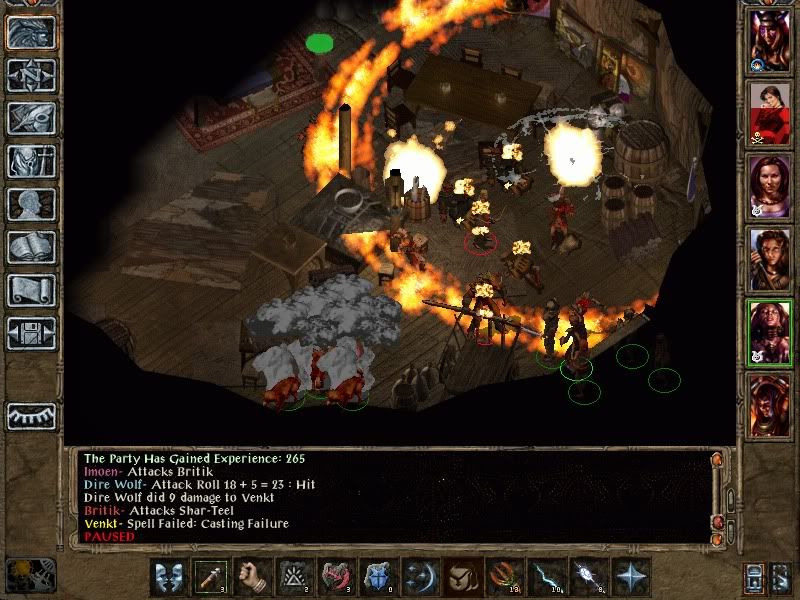This screenshot has width=800, height=600.
Task: Click the rest button with the closed eye
Action: (31, 415)
